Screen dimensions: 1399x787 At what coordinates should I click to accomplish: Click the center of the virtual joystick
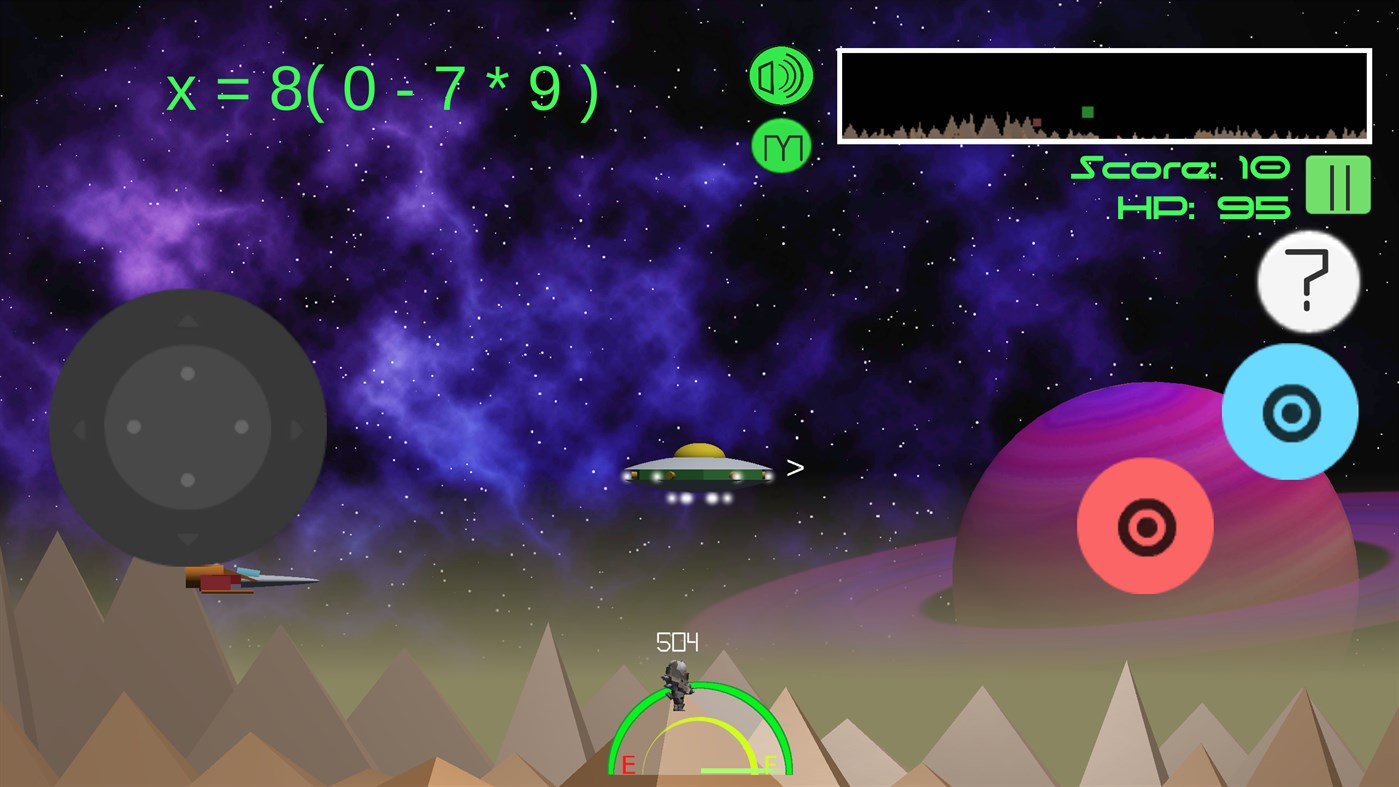pos(187,426)
